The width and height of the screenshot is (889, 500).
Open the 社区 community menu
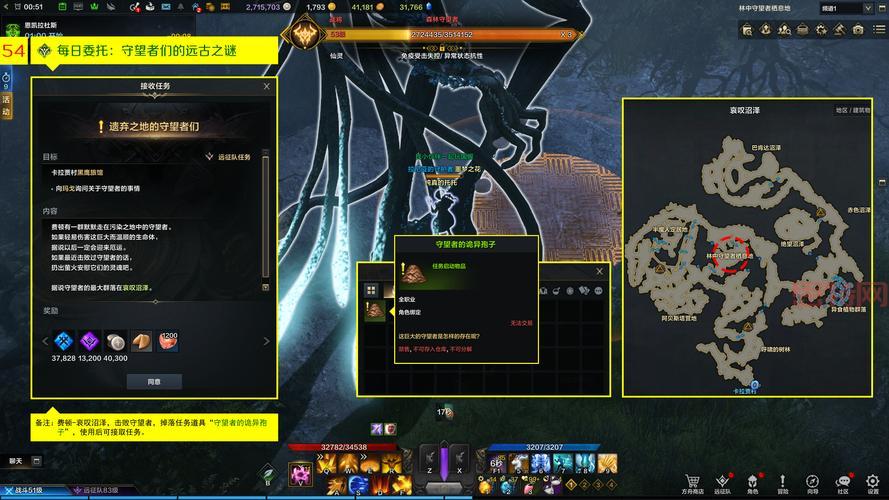coord(842,483)
